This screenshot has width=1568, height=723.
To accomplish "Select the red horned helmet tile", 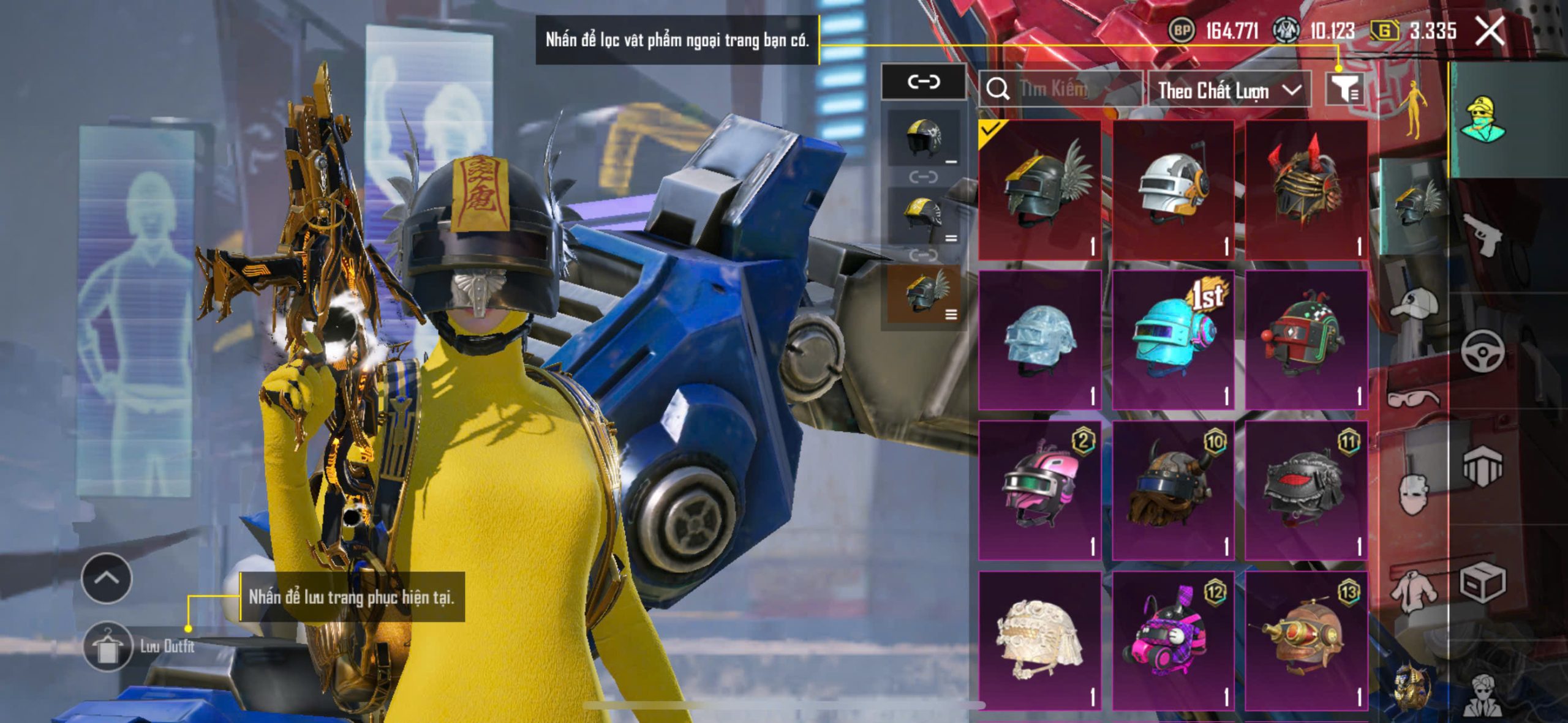I will pyautogui.click(x=1306, y=190).
